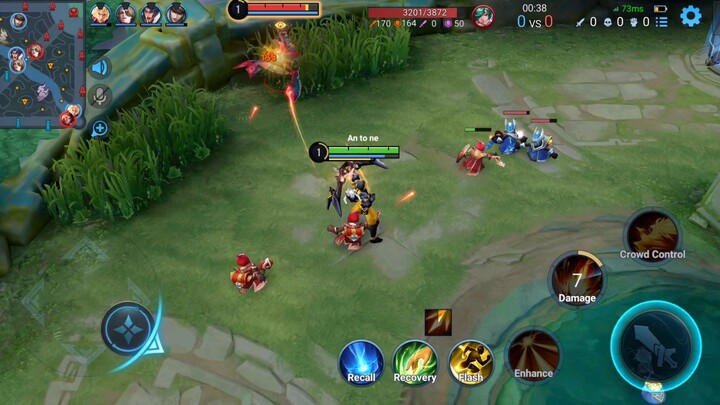Activate the Recall spell

click(361, 361)
